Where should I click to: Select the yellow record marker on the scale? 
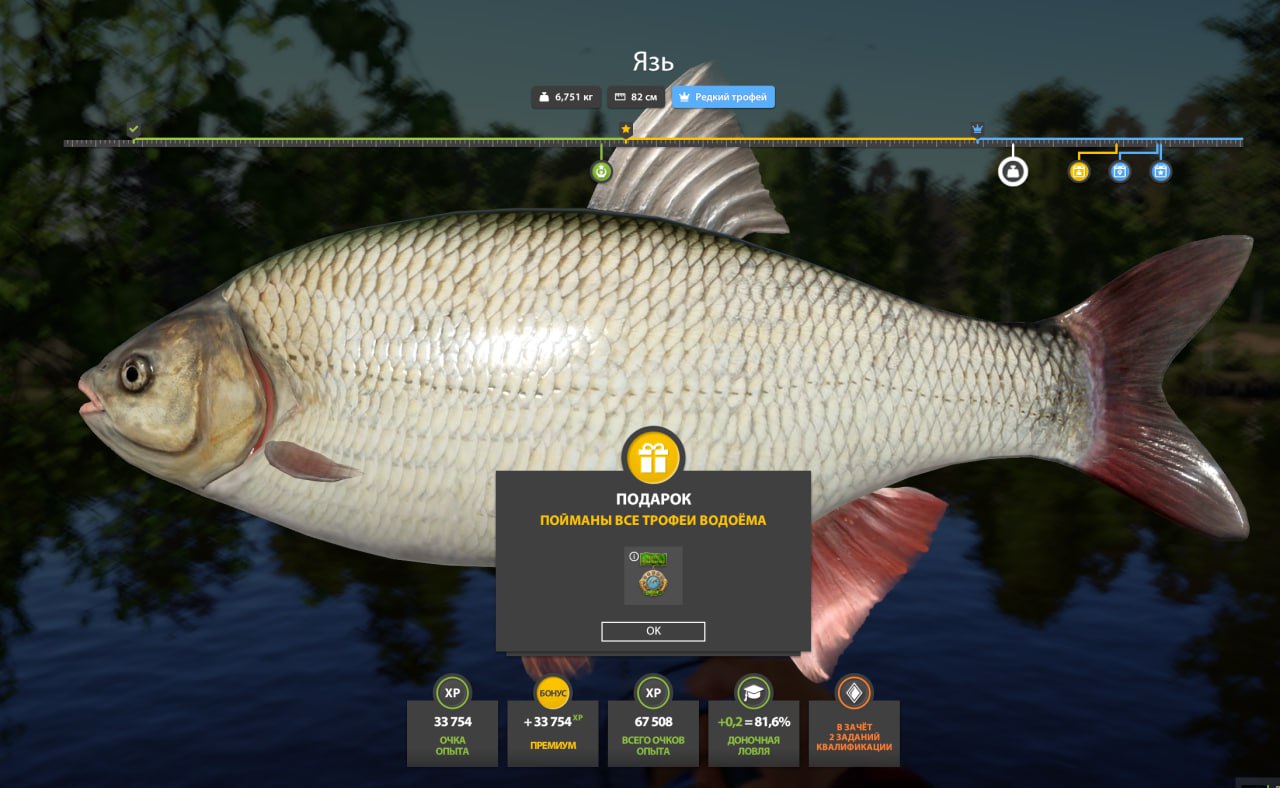coord(1079,172)
